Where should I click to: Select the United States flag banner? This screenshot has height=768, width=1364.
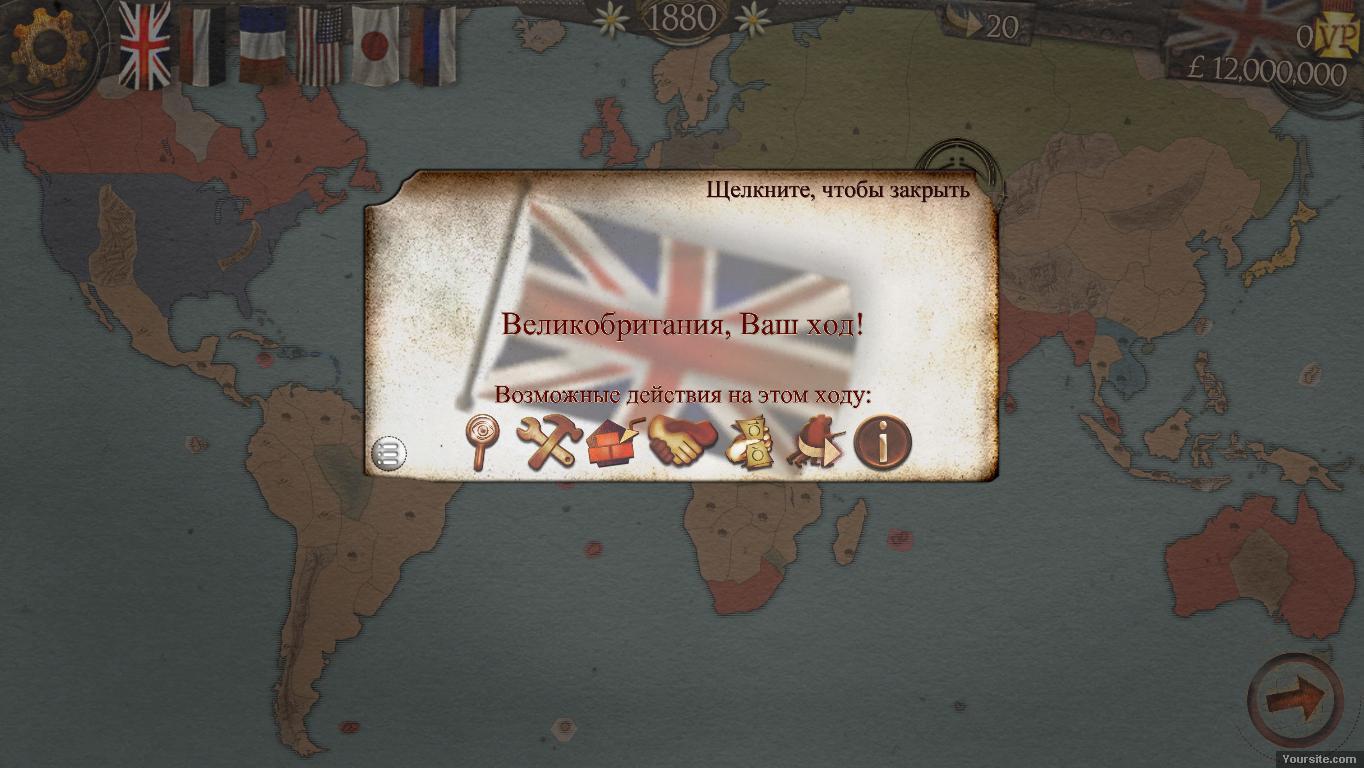[x=319, y=46]
